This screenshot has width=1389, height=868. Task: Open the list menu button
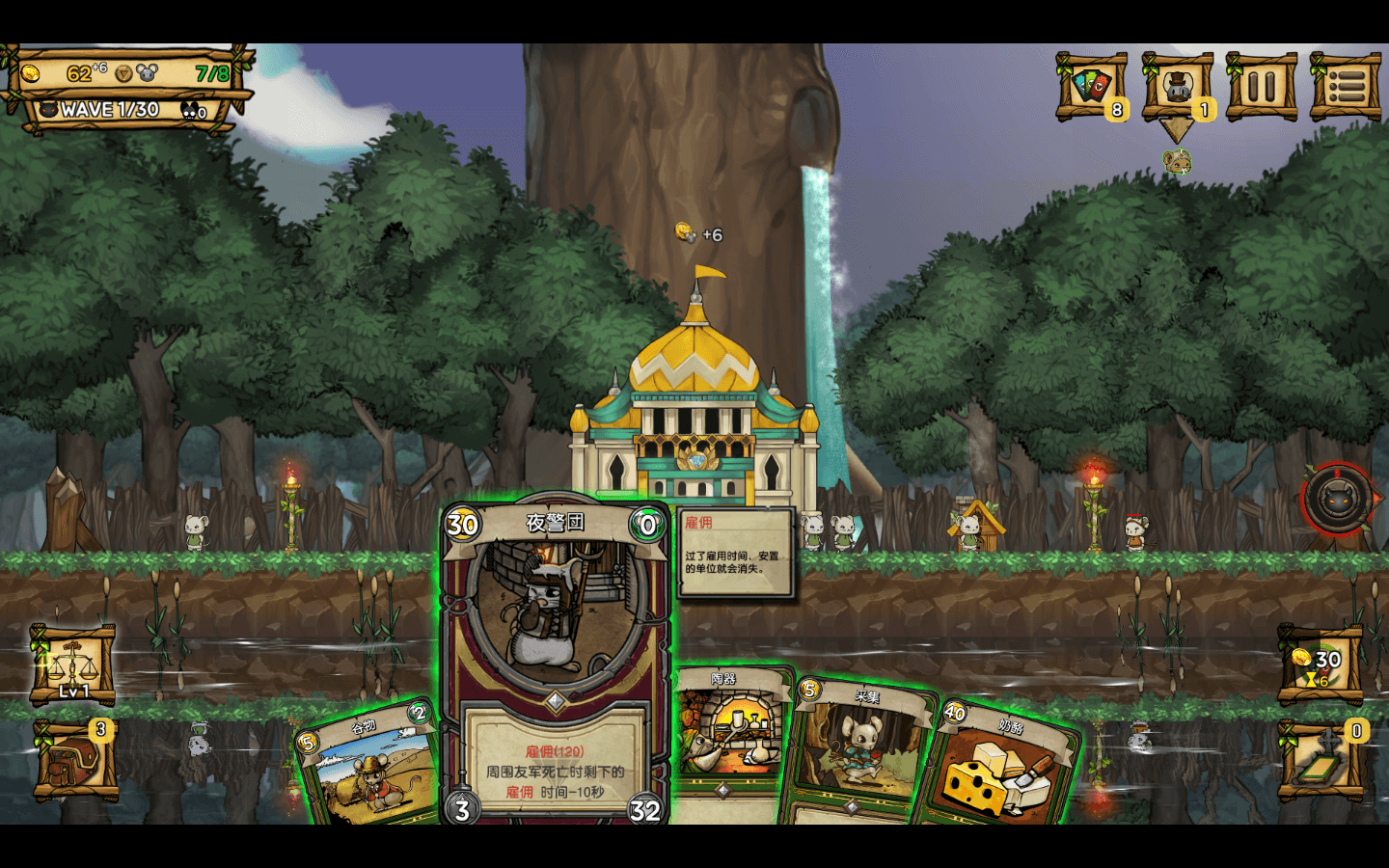[x=1346, y=87]
